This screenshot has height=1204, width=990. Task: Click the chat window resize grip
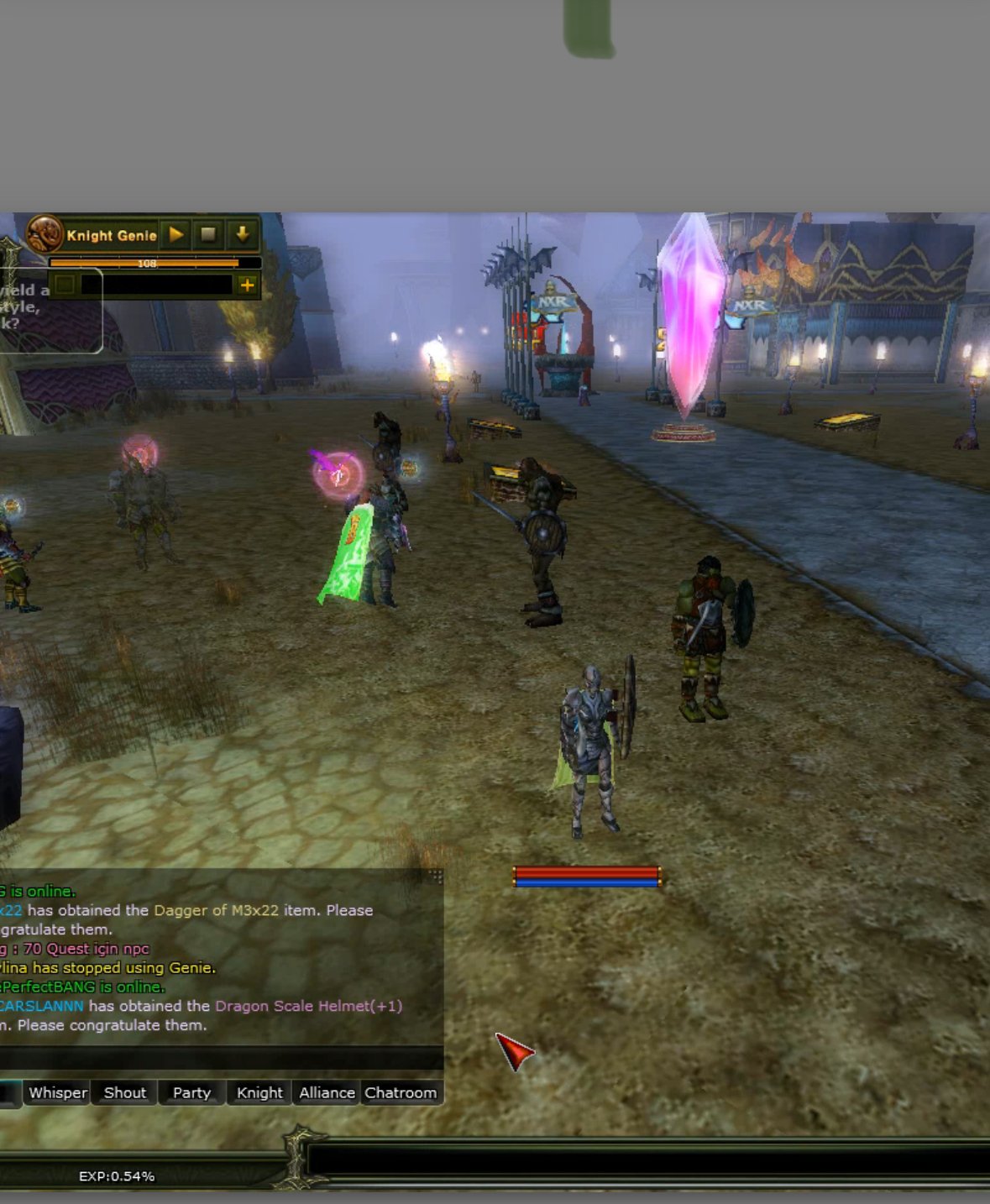click(436, 877)
